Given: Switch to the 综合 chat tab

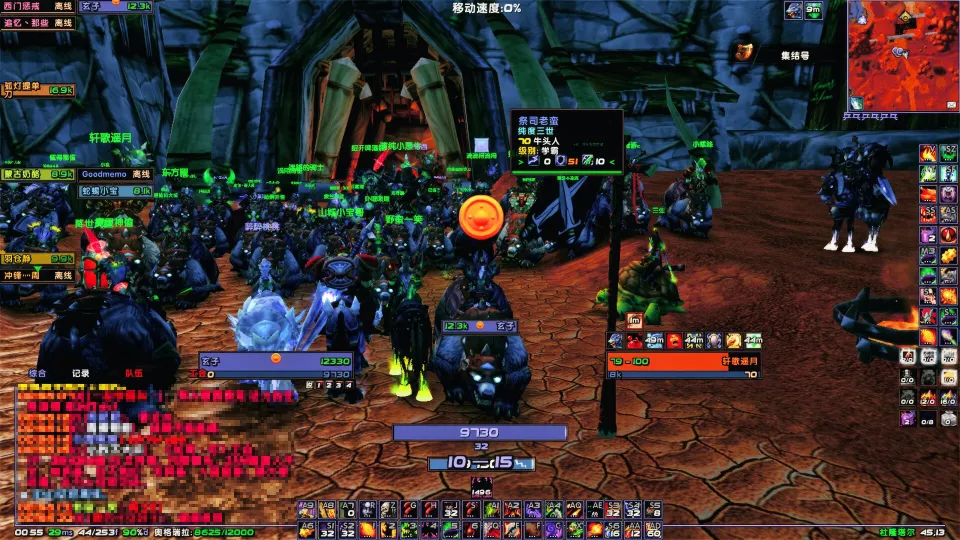Looking at the screenshot, I should 37,373.
